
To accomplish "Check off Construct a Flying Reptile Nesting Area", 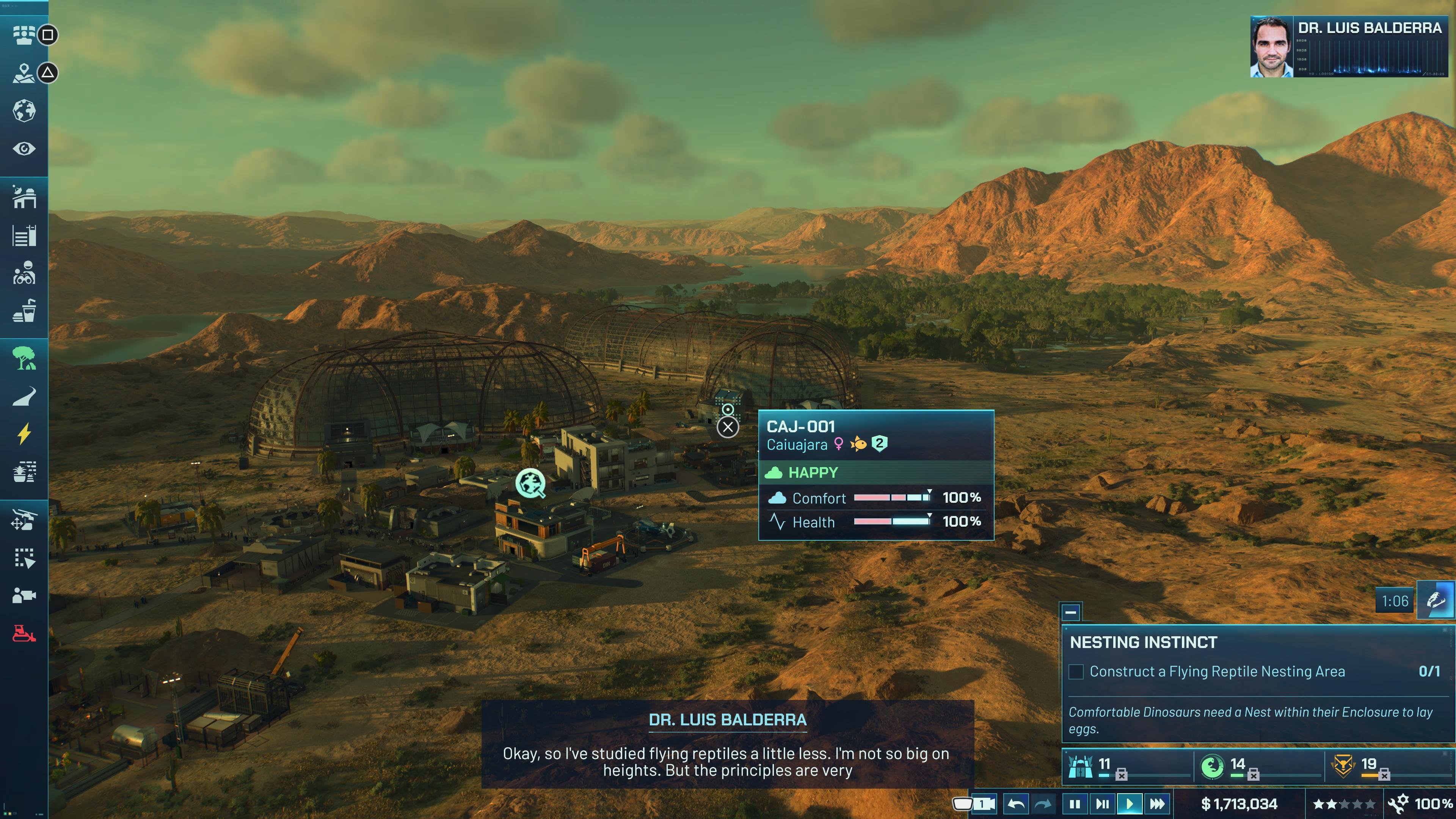I will [x=1076, y=672].
